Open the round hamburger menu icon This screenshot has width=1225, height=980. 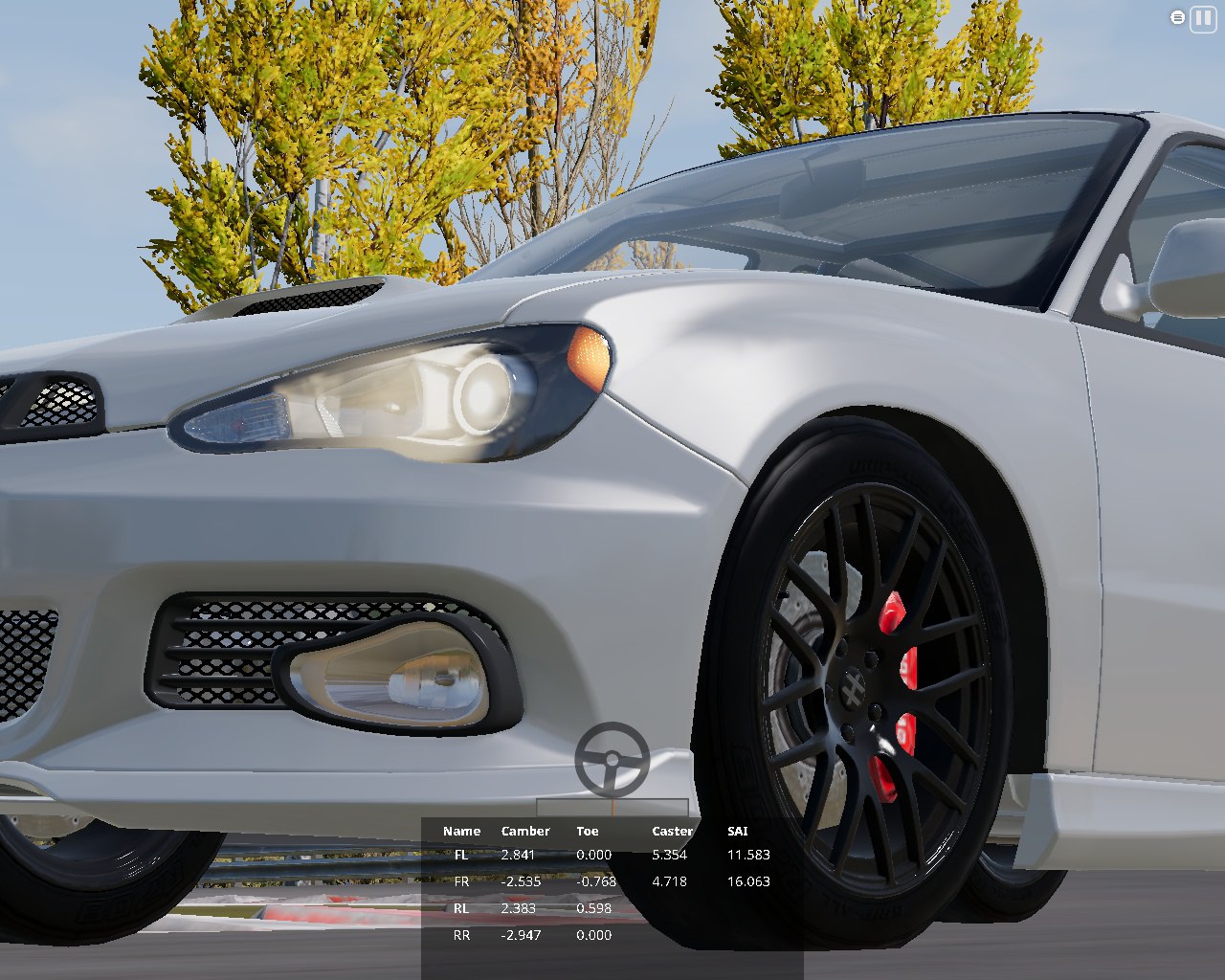(x=1177, y=17)
